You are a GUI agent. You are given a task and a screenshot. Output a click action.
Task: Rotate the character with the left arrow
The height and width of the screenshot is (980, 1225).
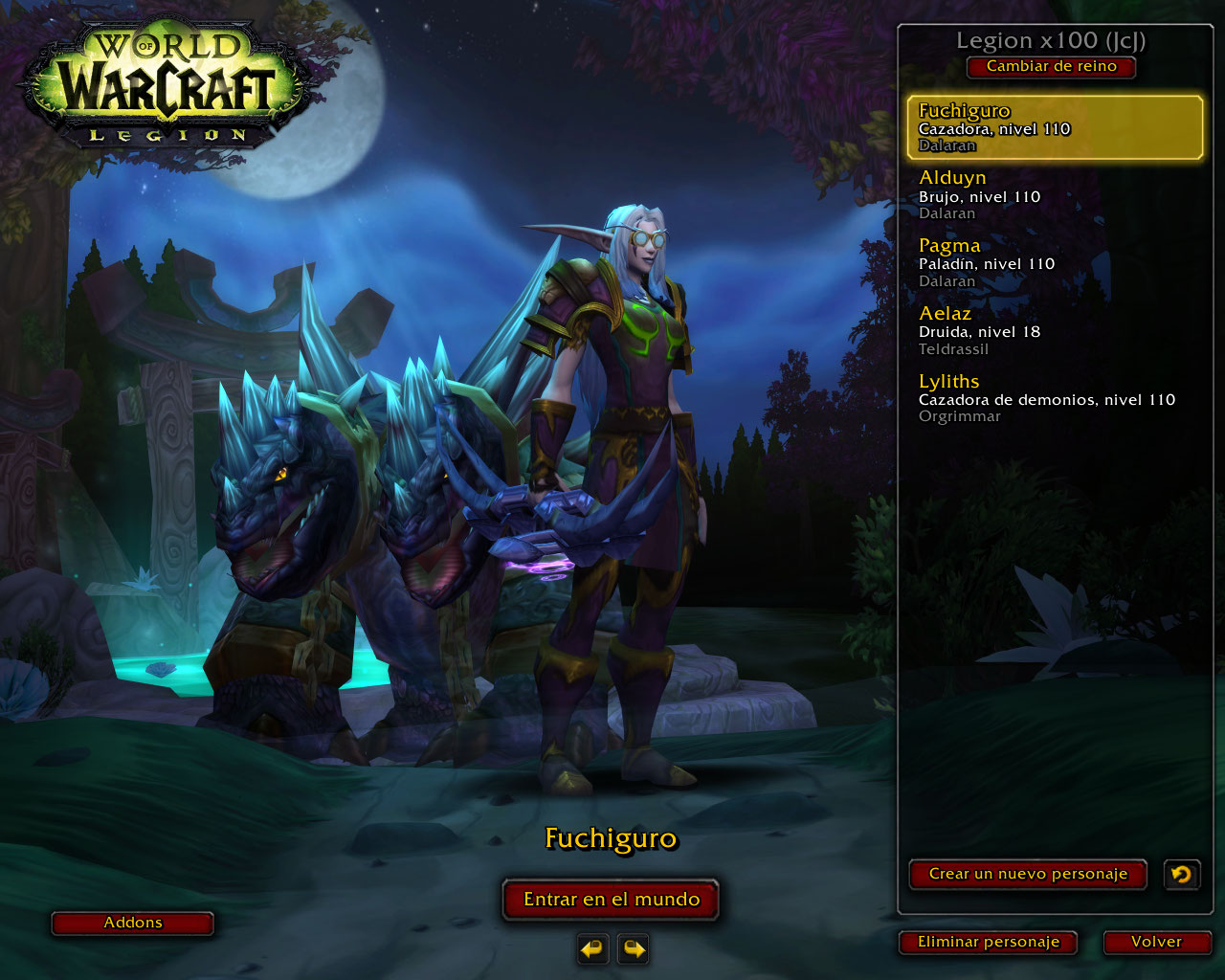pos(592,948)
